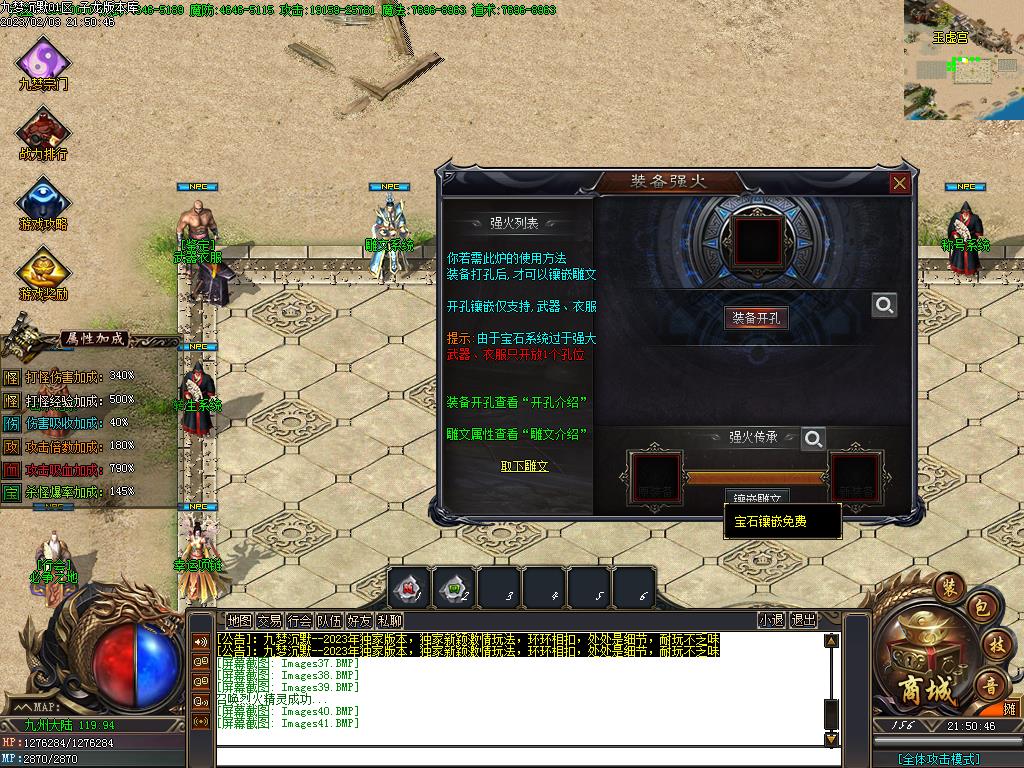Close the 装备强火 window
The width and height of the screenshot is (1024, 768).
[899, 183]
